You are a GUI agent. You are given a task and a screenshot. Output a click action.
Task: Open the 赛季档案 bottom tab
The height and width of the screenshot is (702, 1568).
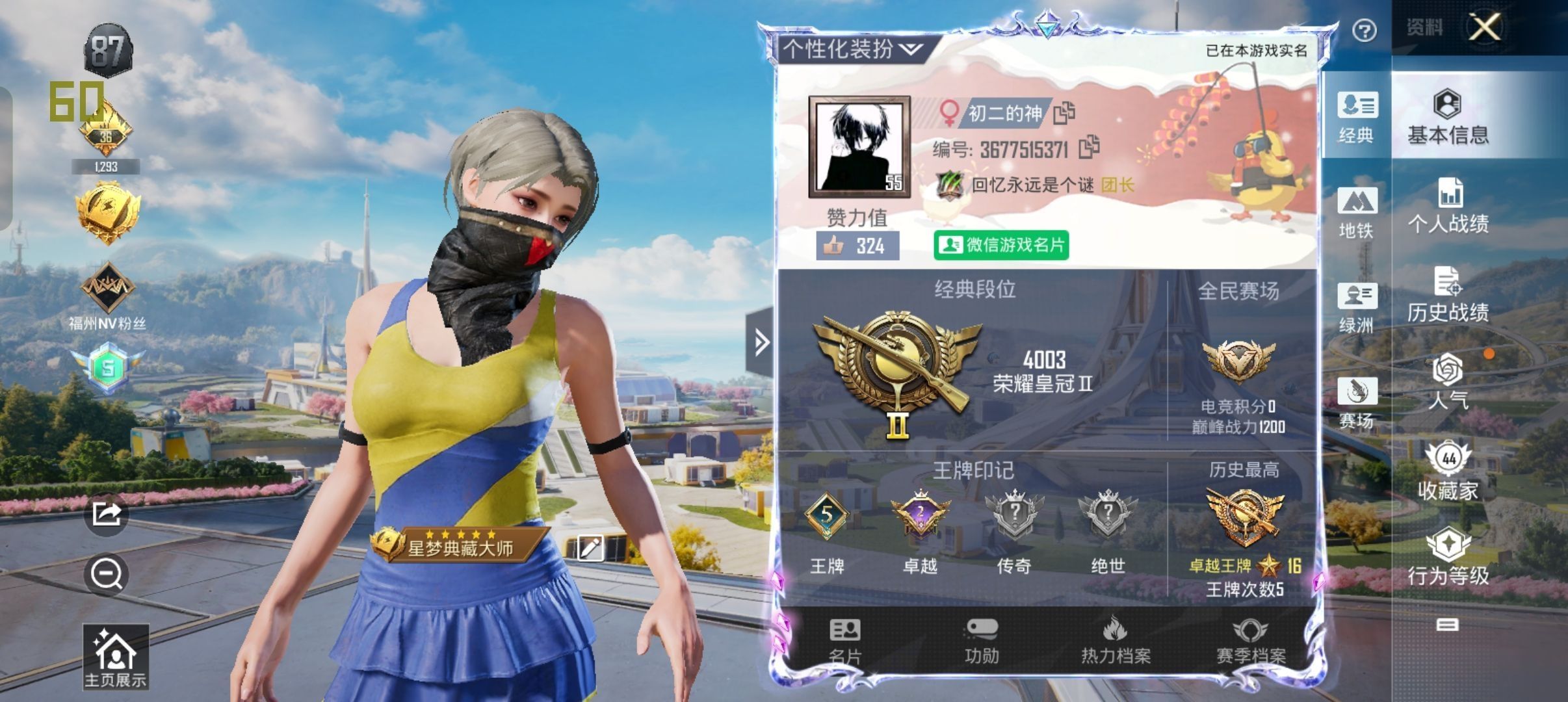click(x=1251, y=641)
